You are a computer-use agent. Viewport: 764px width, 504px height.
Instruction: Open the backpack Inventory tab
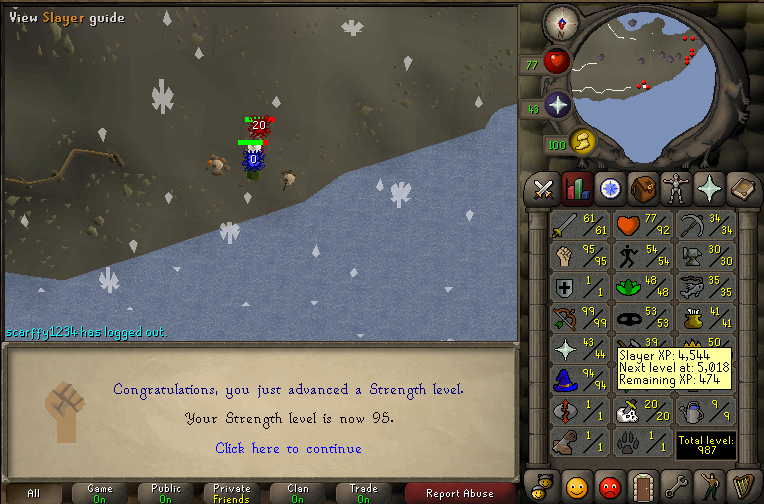tap(642, 187)
